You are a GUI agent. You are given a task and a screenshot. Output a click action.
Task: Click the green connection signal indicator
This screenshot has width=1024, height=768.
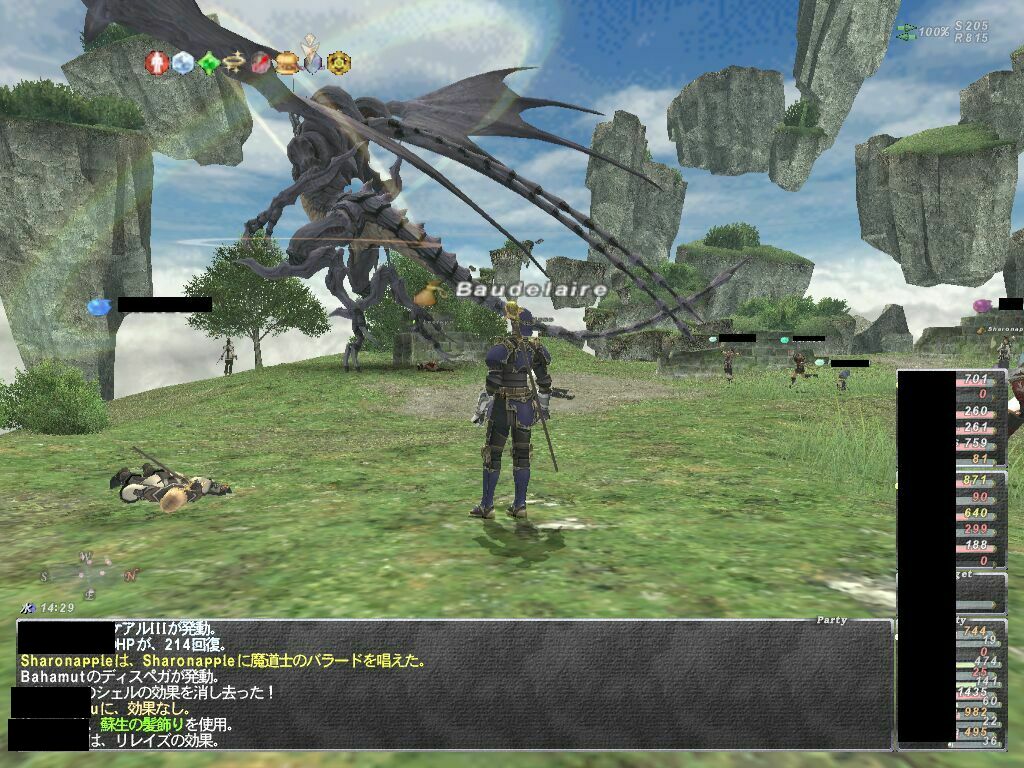click(x=907, y=31)
